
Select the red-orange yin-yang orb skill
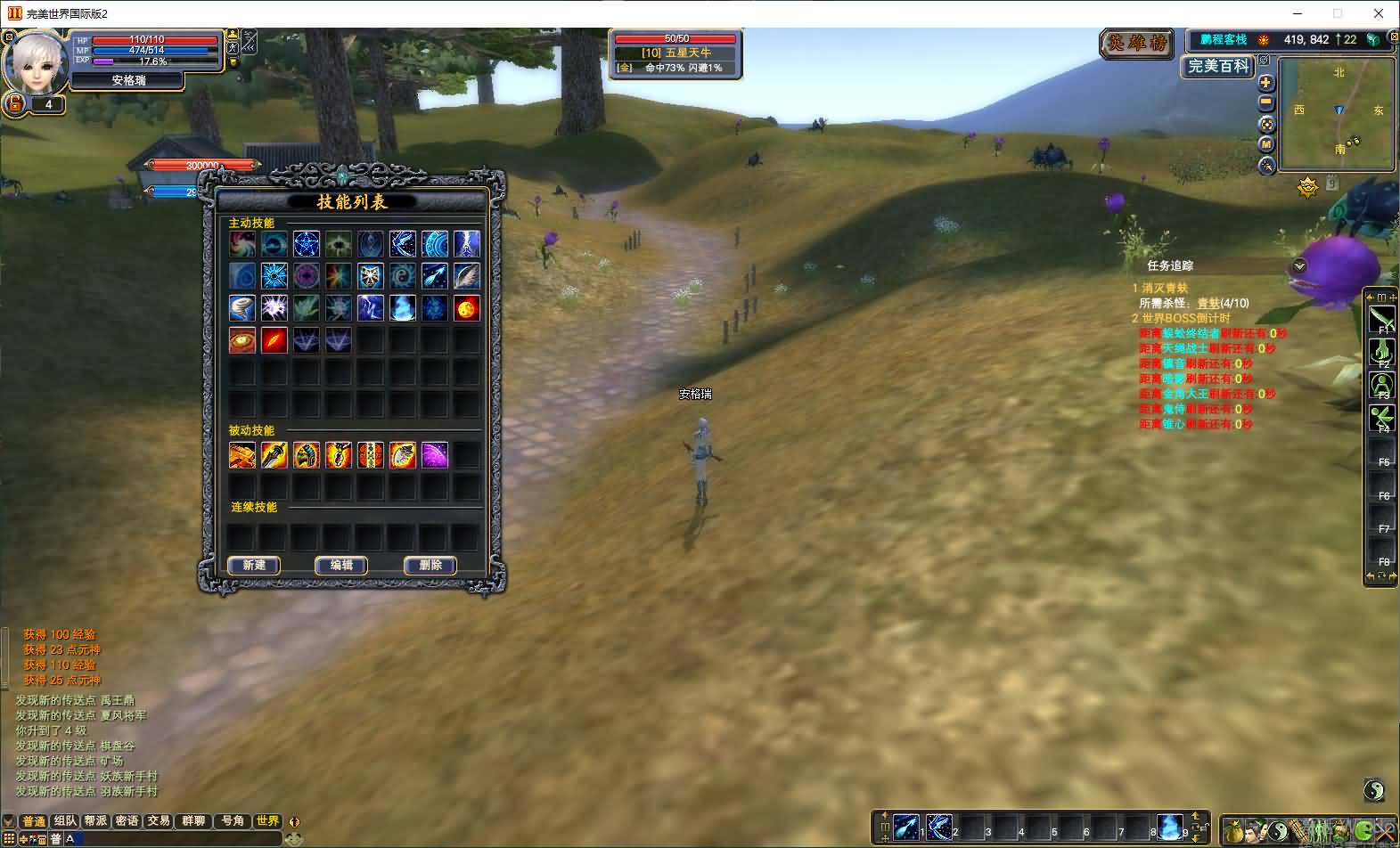pyautogui.click(x=466, y=308)
